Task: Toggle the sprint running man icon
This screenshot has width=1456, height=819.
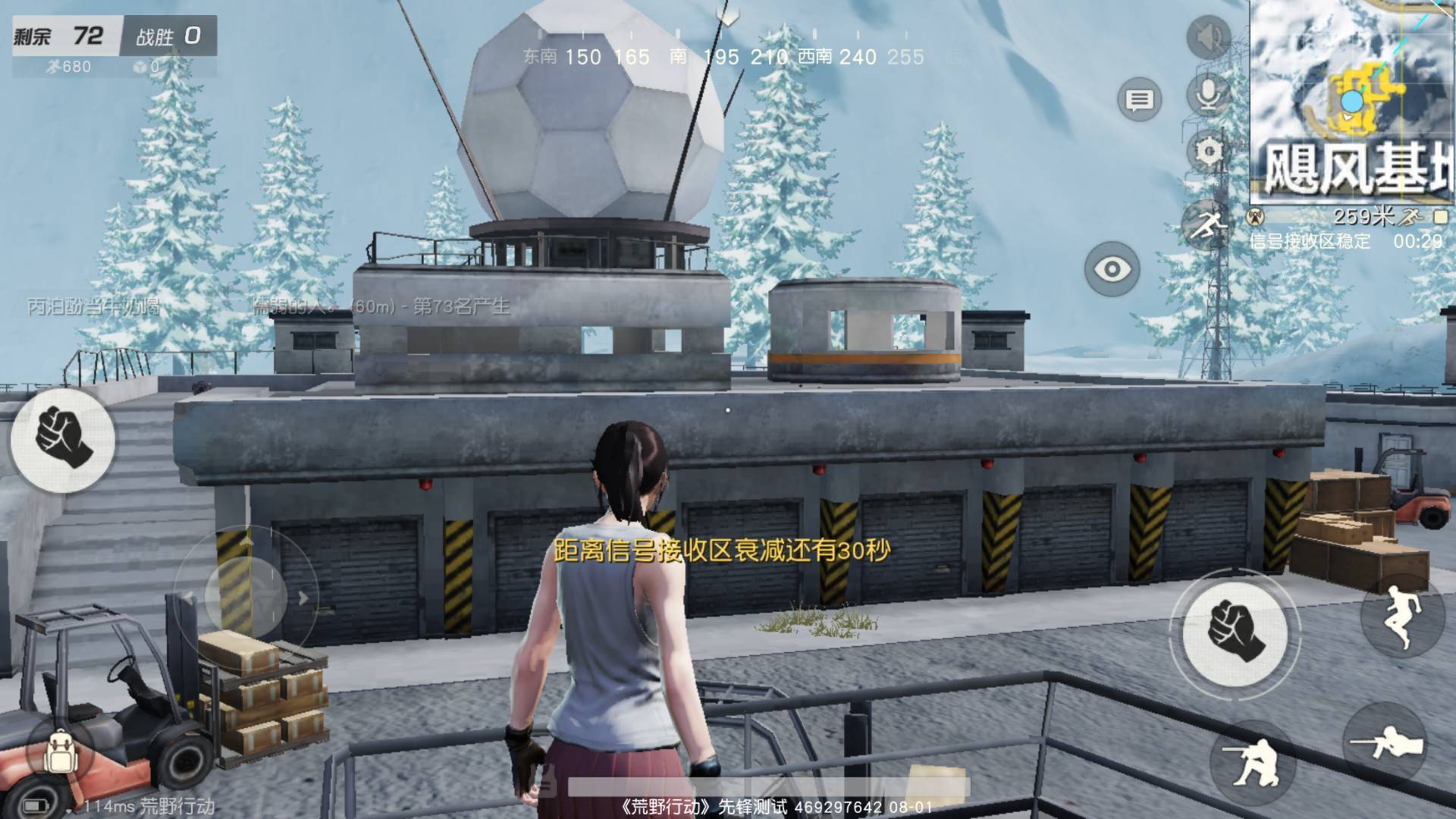Action: click(1207, 225)
